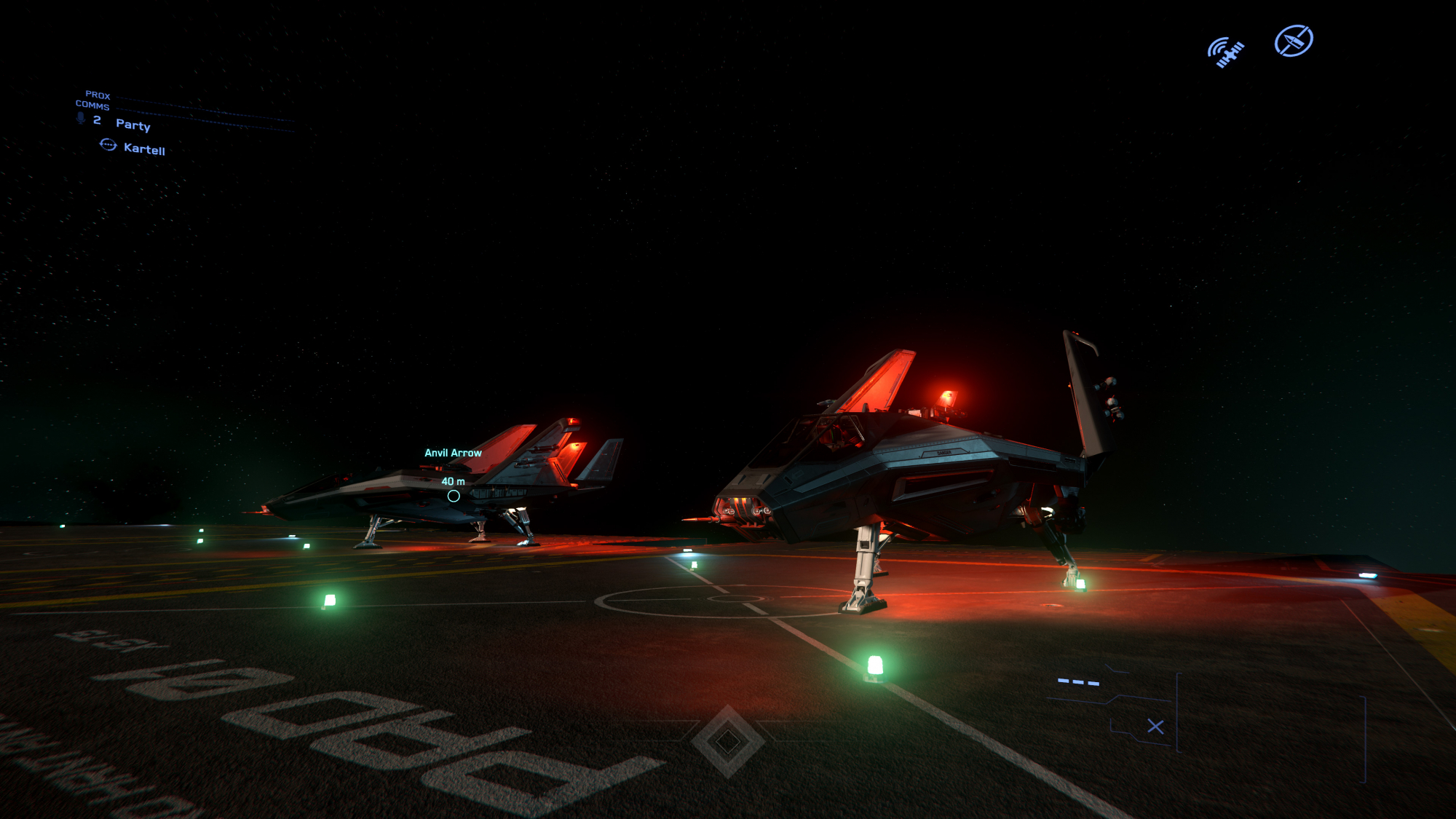
Task: Toggle the proximity comms microphone icon
Action: (81, 119)
